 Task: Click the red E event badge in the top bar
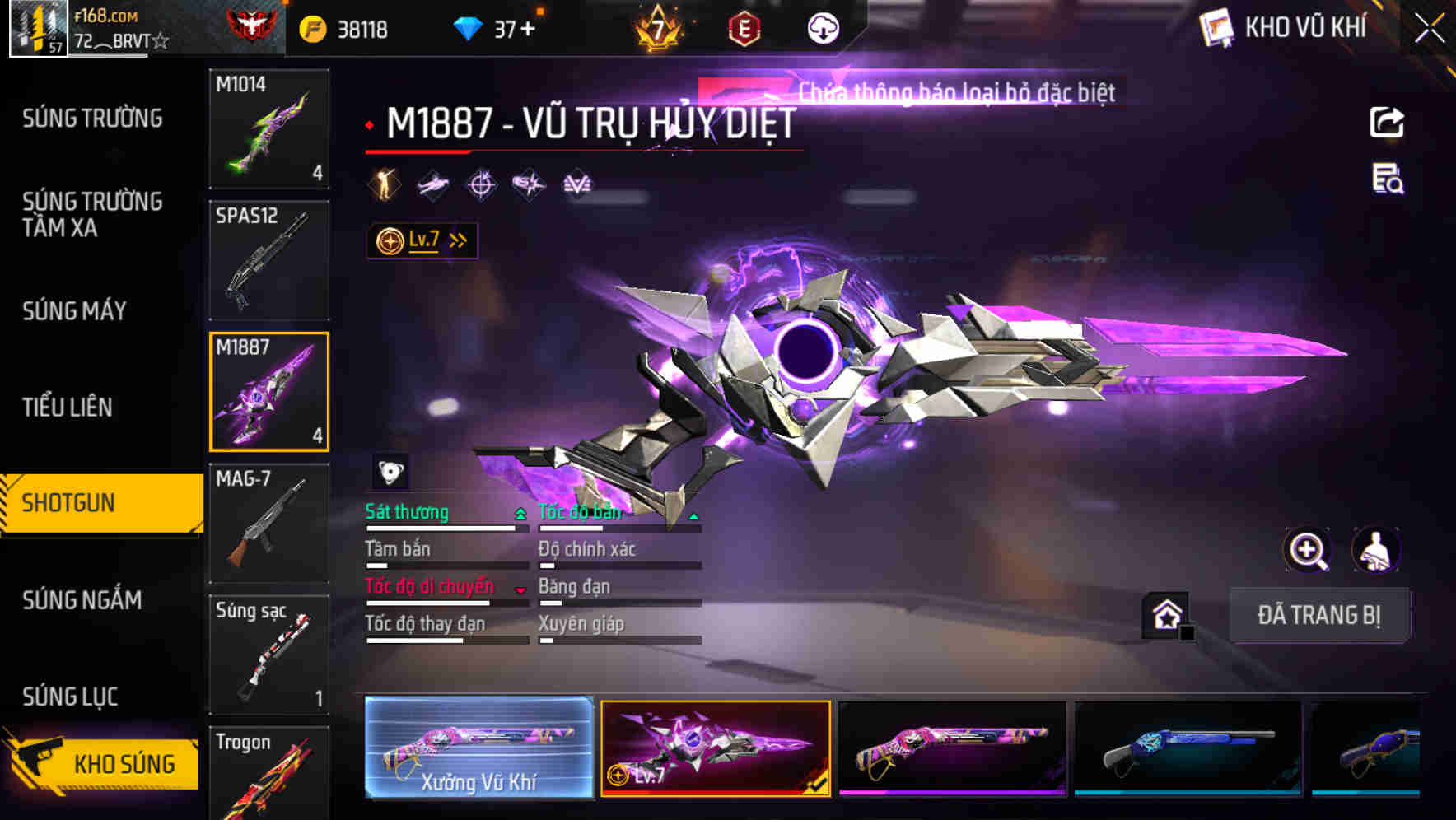[x=744, y=27]
